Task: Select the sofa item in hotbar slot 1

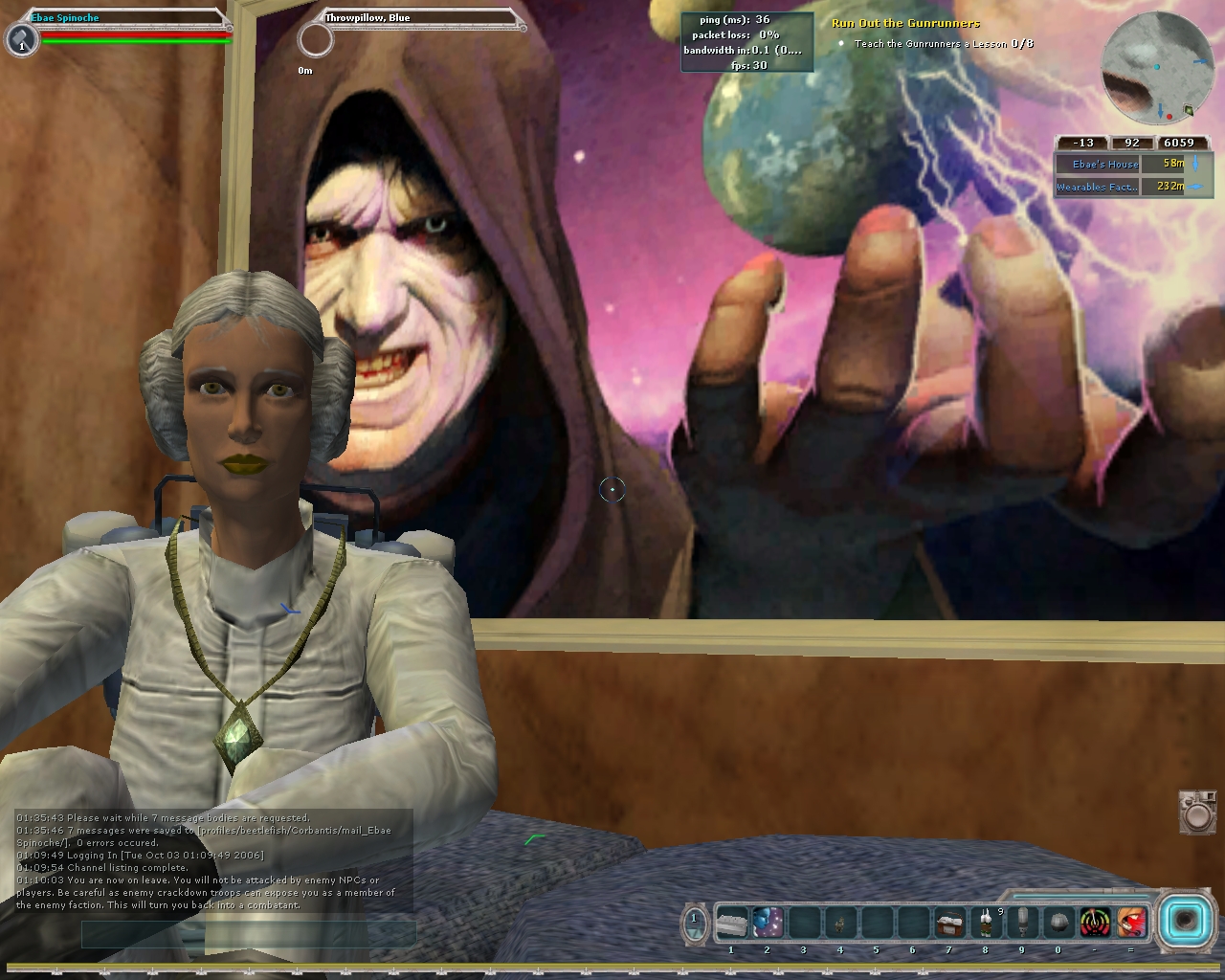Action: [730, 922]
